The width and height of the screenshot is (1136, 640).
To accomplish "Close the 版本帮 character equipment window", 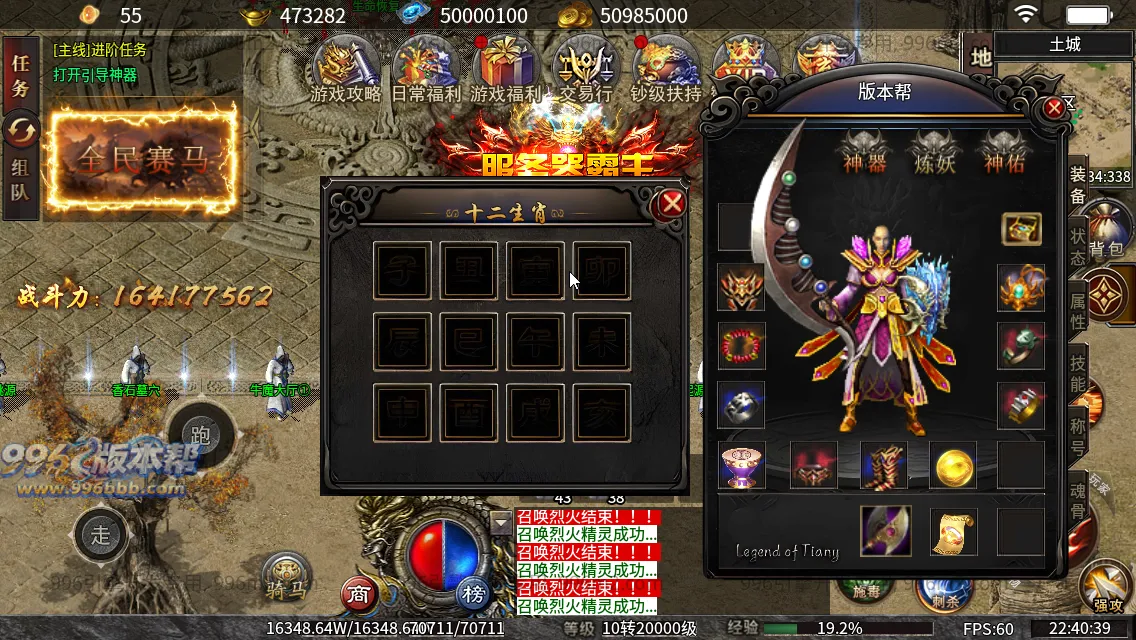I will 1054,109.
